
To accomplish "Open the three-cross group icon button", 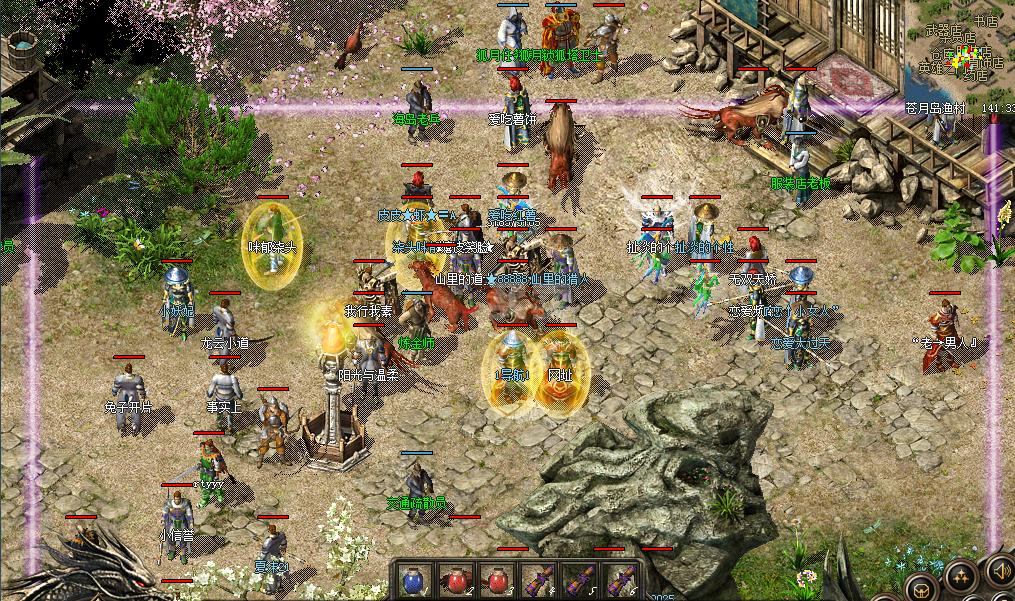I will (961, 575).
